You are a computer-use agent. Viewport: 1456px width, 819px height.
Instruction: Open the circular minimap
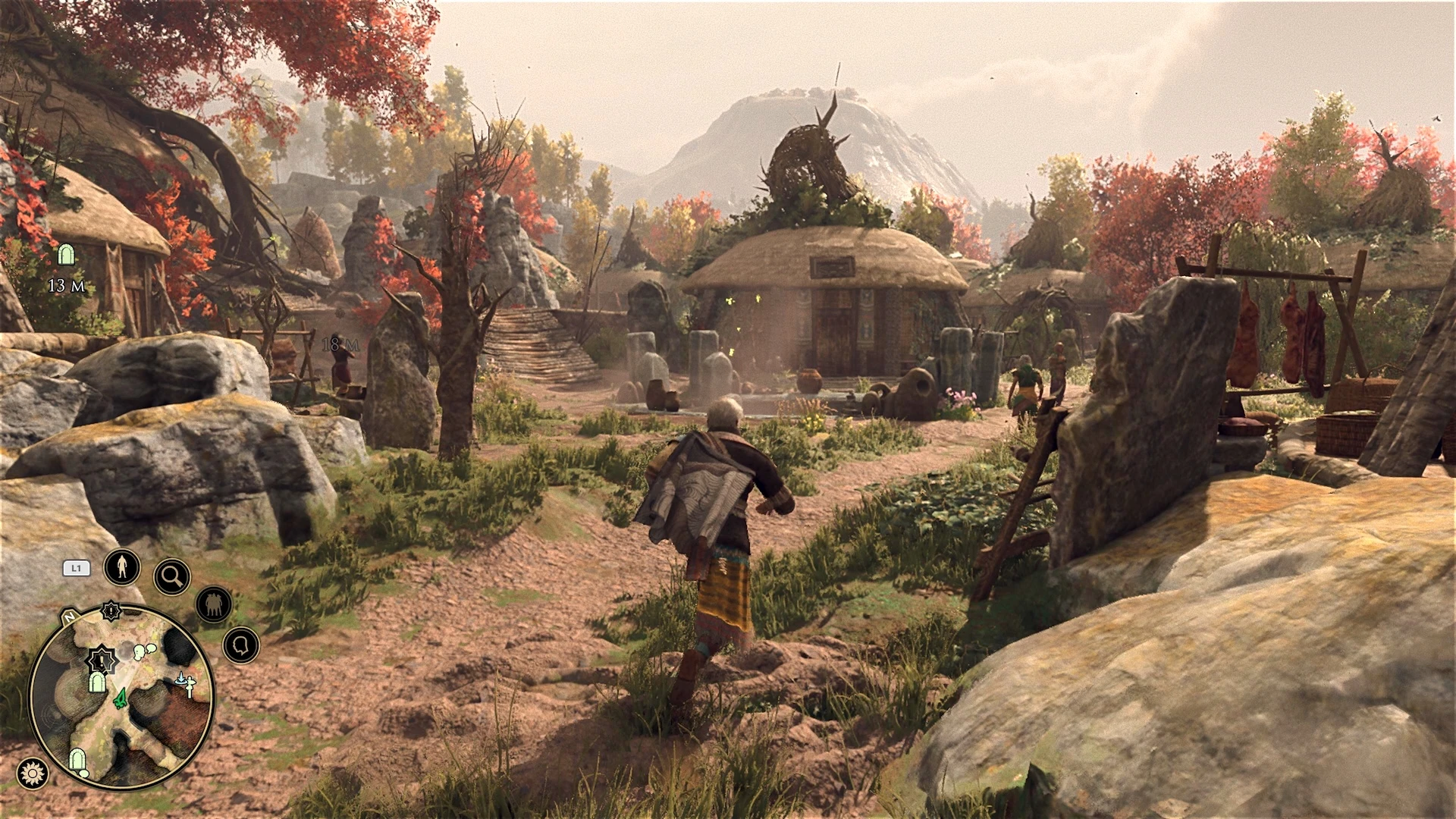click(121, 696)
